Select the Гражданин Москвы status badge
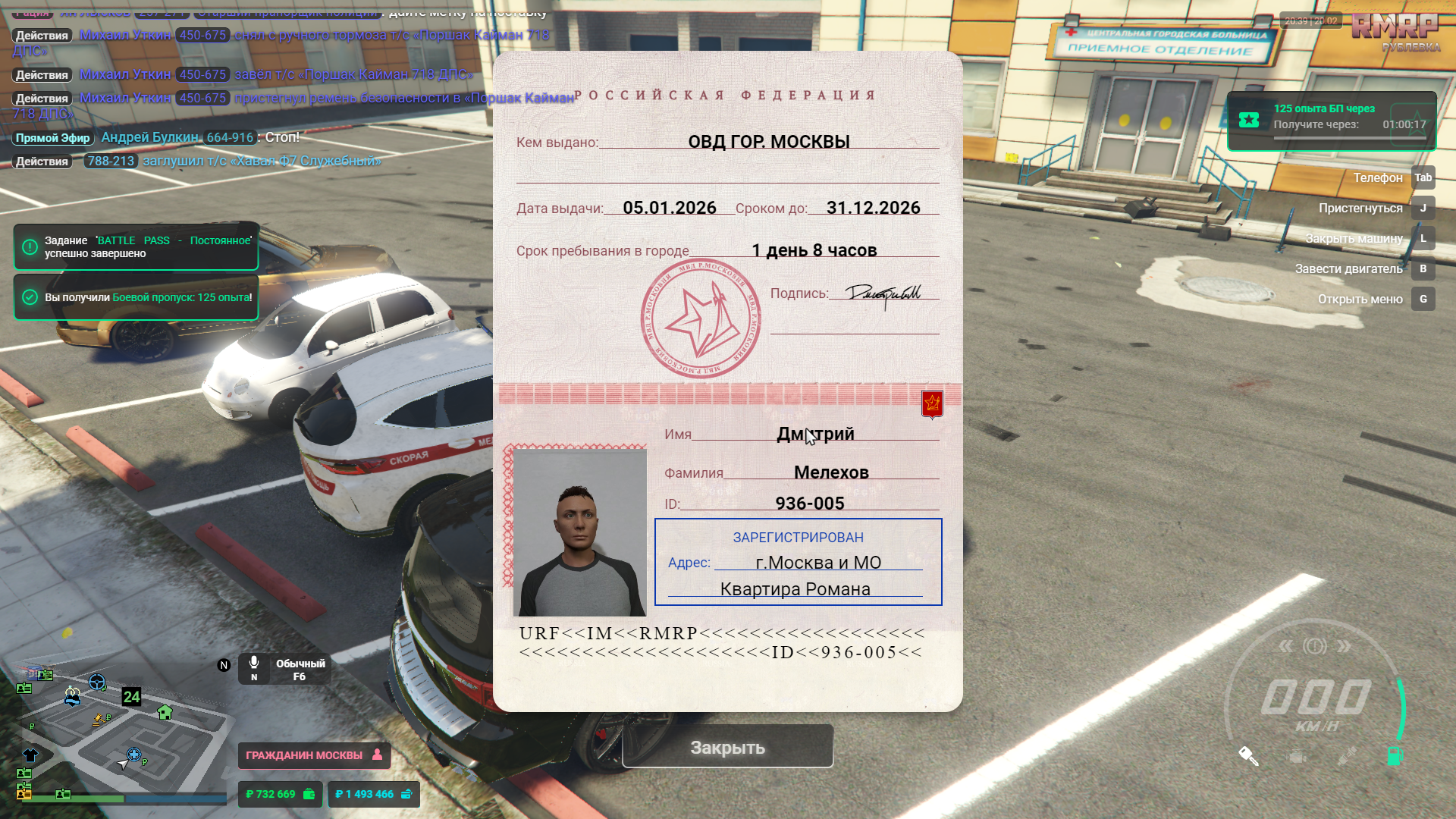Image resolution: width=1456 pixels, height=819 pixels. coord(313,755)
